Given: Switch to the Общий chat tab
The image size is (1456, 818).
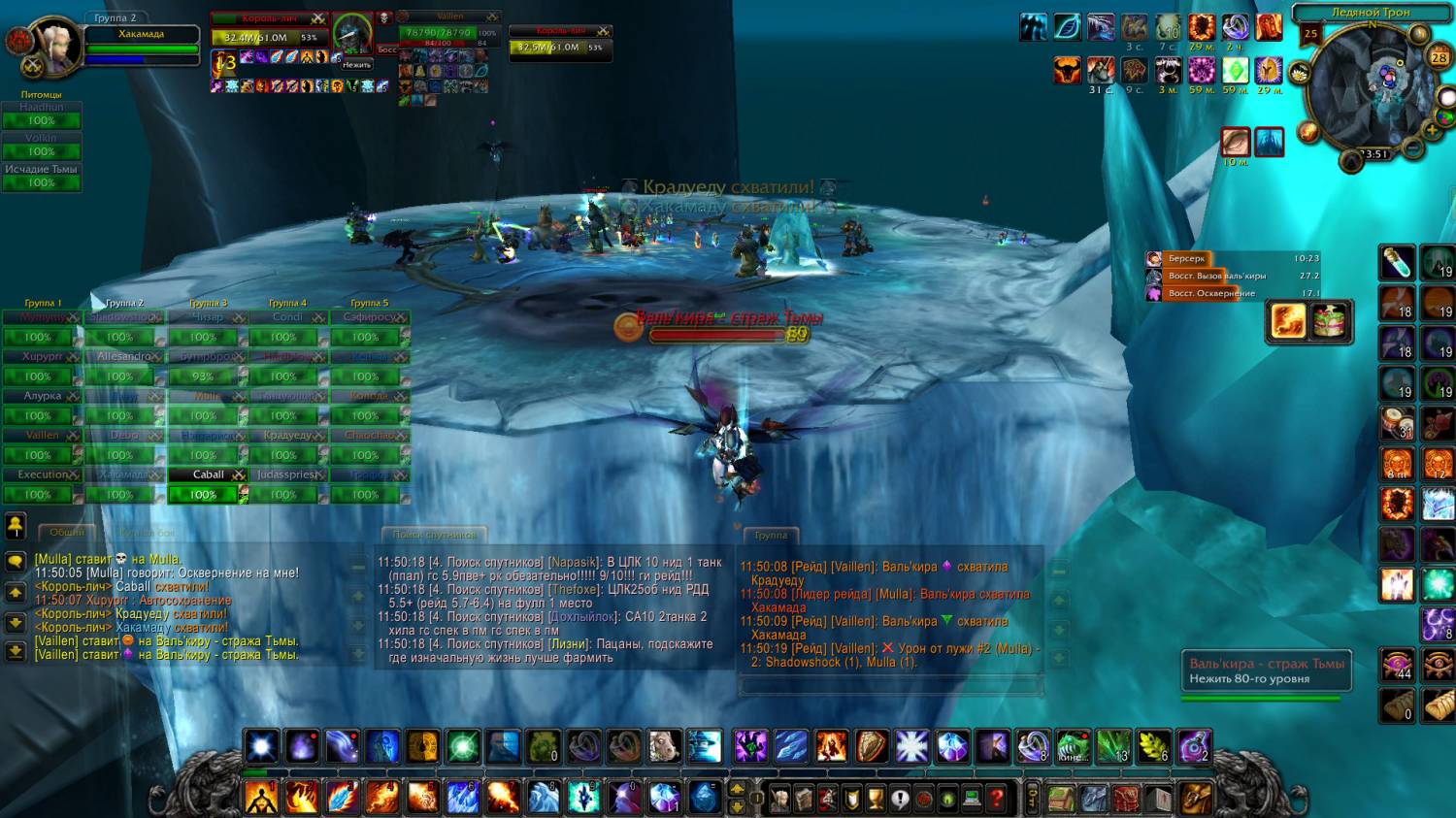Looking at the screenshot, I should point(66,533).
